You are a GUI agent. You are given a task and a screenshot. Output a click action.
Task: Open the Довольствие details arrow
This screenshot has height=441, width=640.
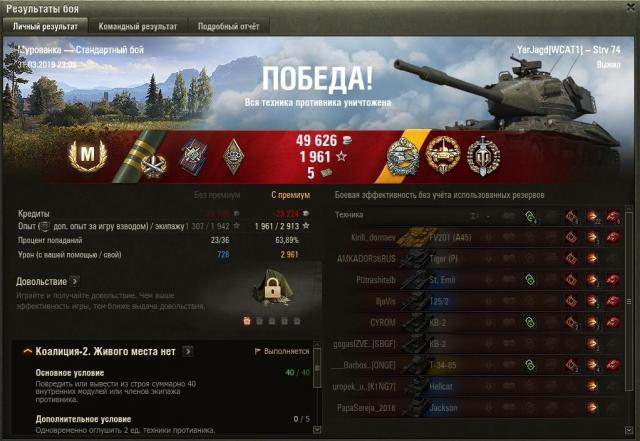[74, 281]
